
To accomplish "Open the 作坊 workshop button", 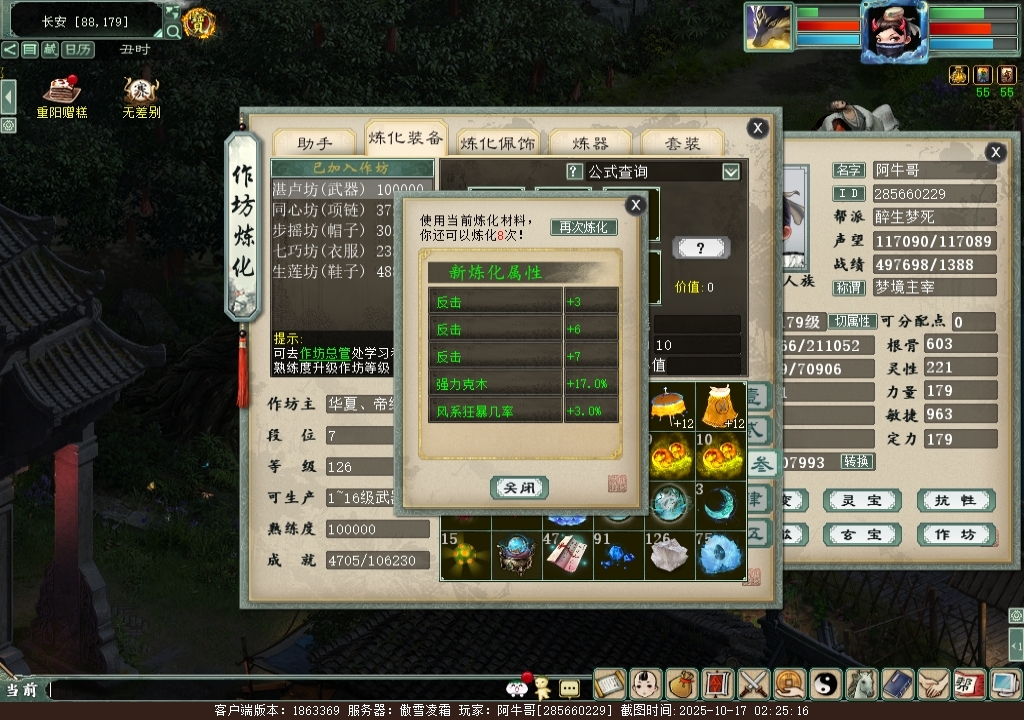I will tap(955, 534).
